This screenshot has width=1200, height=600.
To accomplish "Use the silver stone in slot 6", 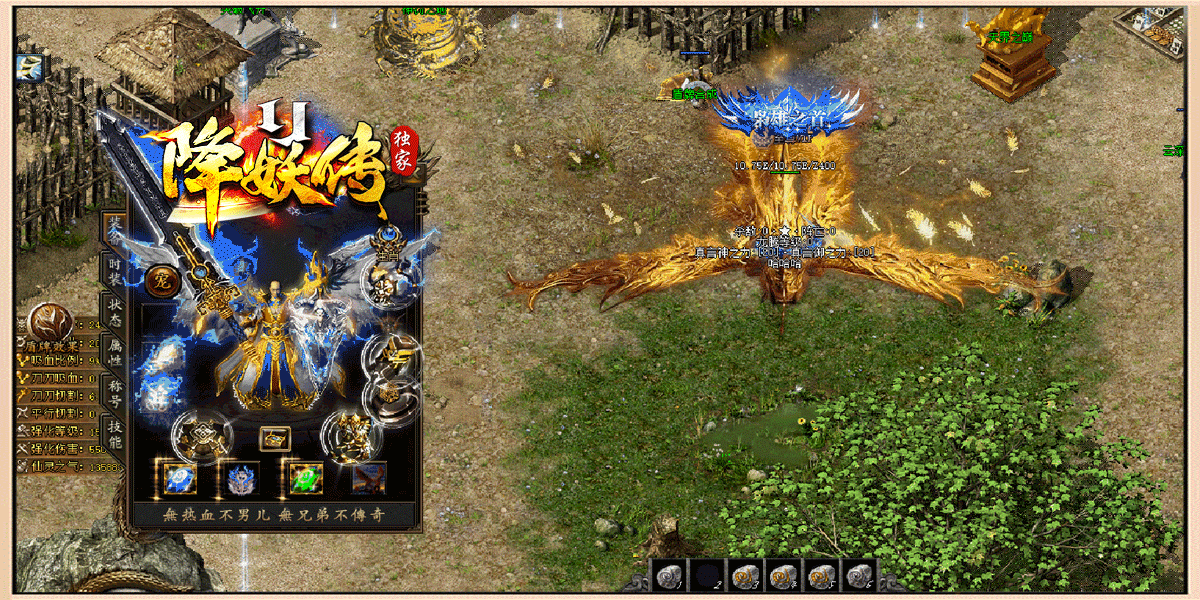I will click(x=859, y=577).
